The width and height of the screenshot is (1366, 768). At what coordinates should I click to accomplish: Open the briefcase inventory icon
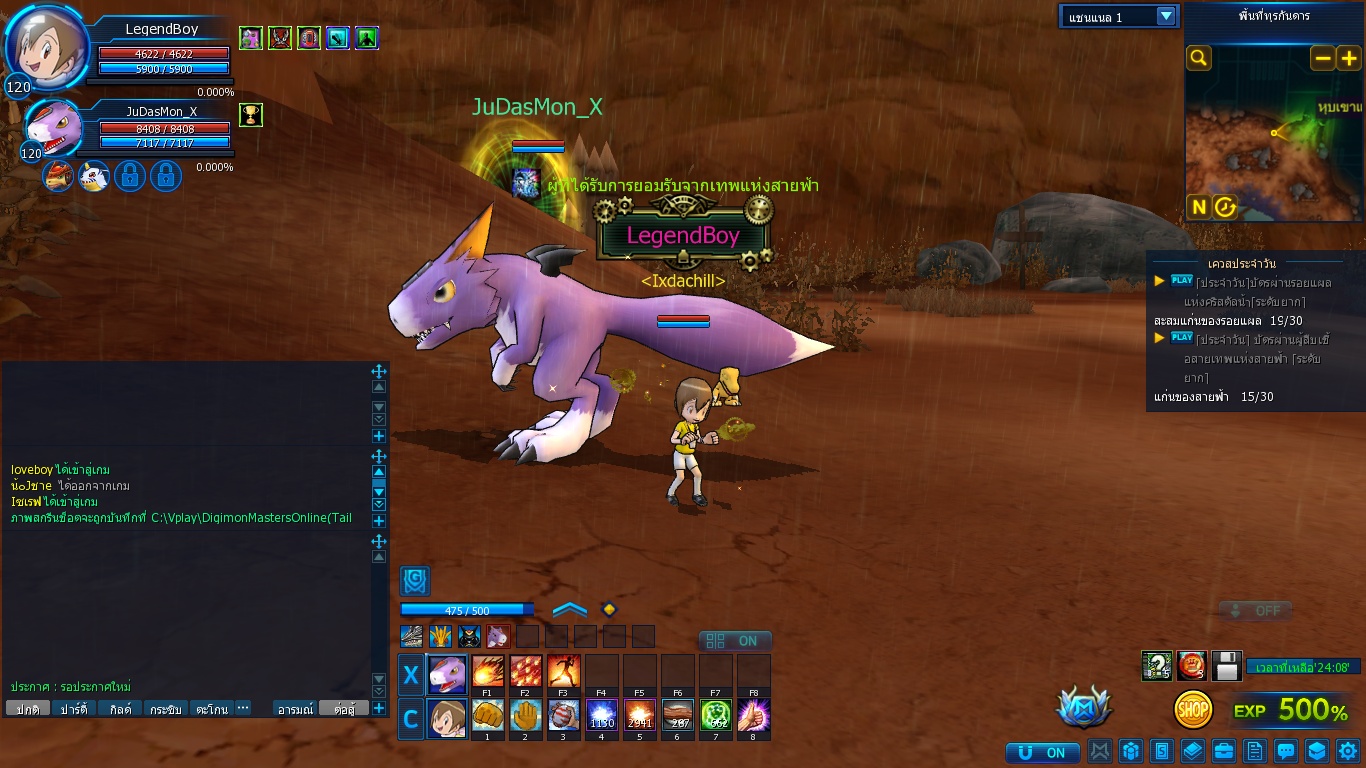click(1223, 750)
